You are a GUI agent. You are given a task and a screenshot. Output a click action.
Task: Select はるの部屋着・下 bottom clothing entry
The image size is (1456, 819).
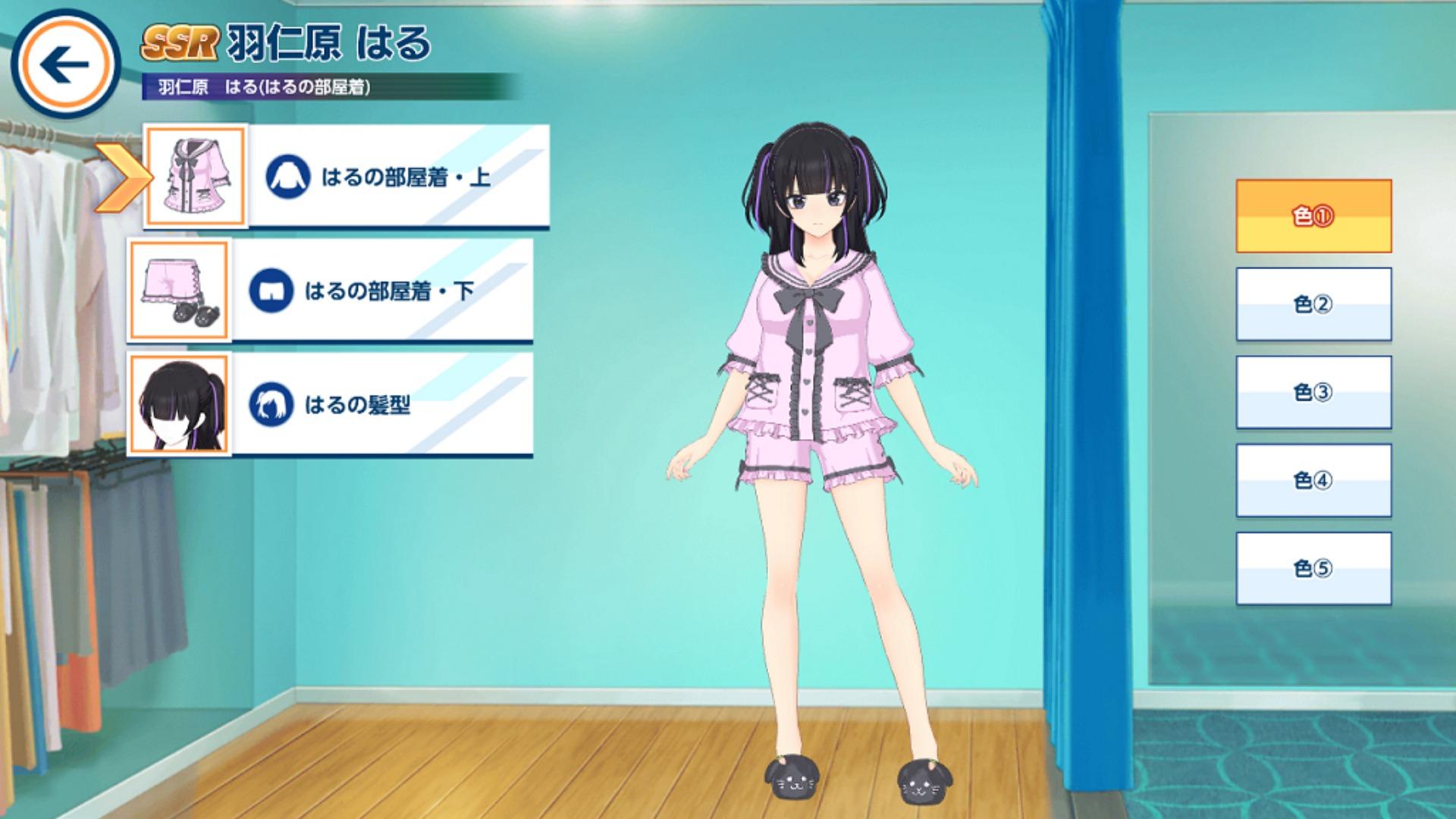click(382, 290)
